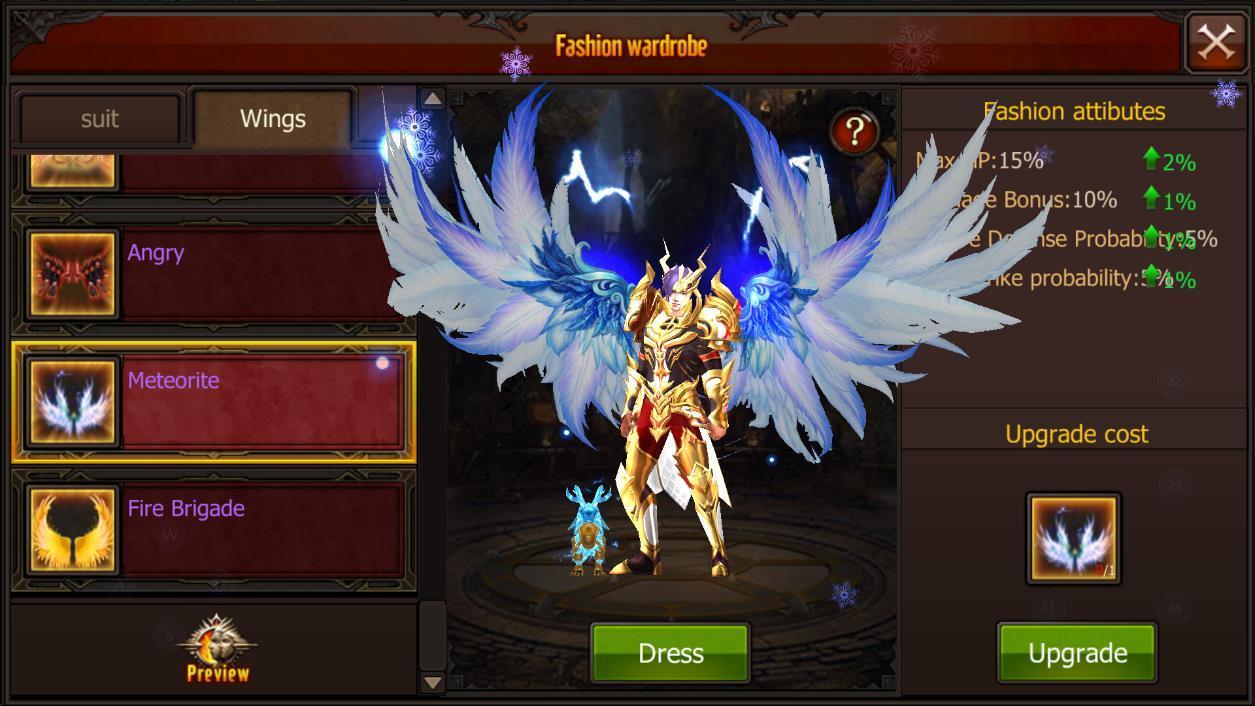Switch to the suit tab

(x=99, y=119)
